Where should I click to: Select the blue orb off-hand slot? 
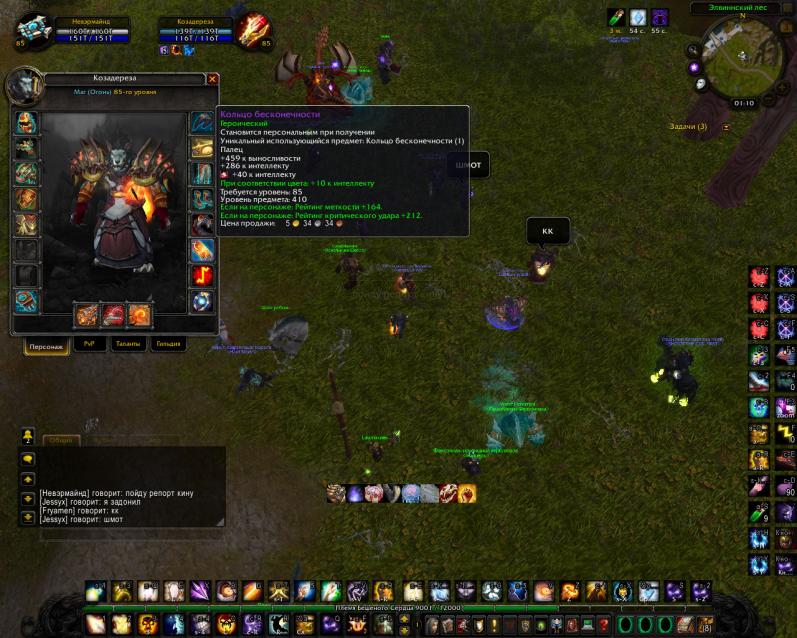coord(202,301)
